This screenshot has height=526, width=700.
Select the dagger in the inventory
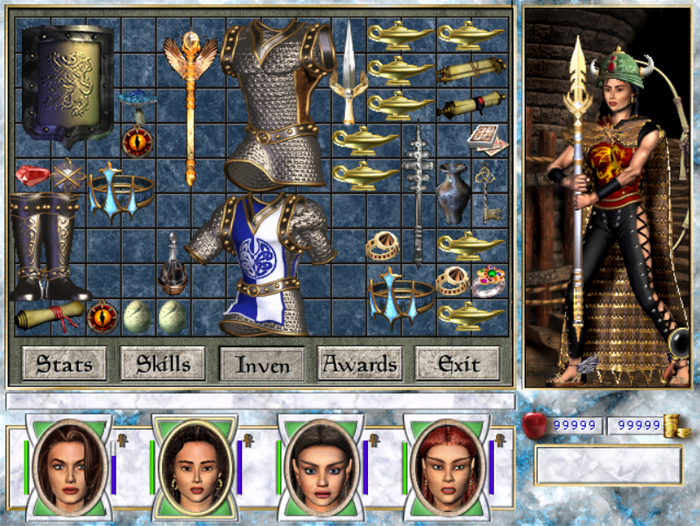point(347,75)
